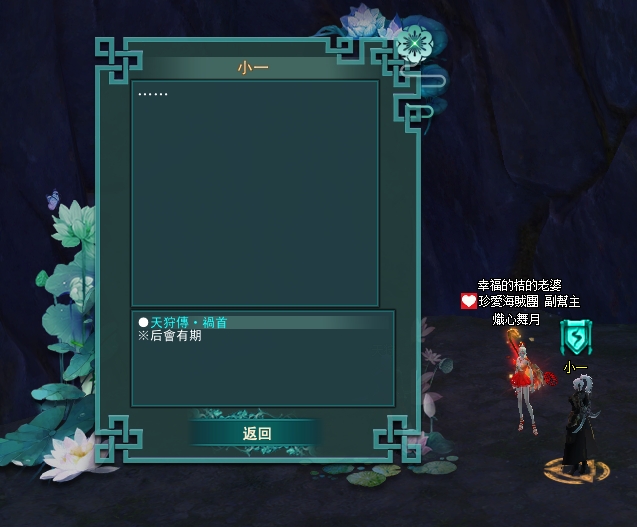This screenshot has width=637, height=527.
Task: Choose the 天狩傳・禍首 dialogue option
Action: pyautogui.click(x=189, y=322)
